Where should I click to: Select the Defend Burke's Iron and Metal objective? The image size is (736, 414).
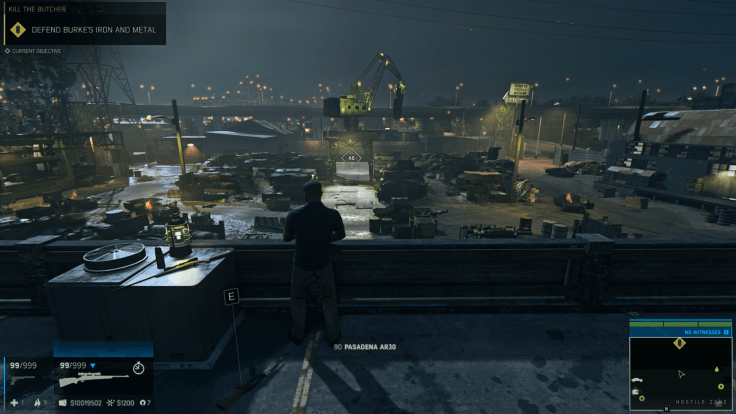(94, 30)
